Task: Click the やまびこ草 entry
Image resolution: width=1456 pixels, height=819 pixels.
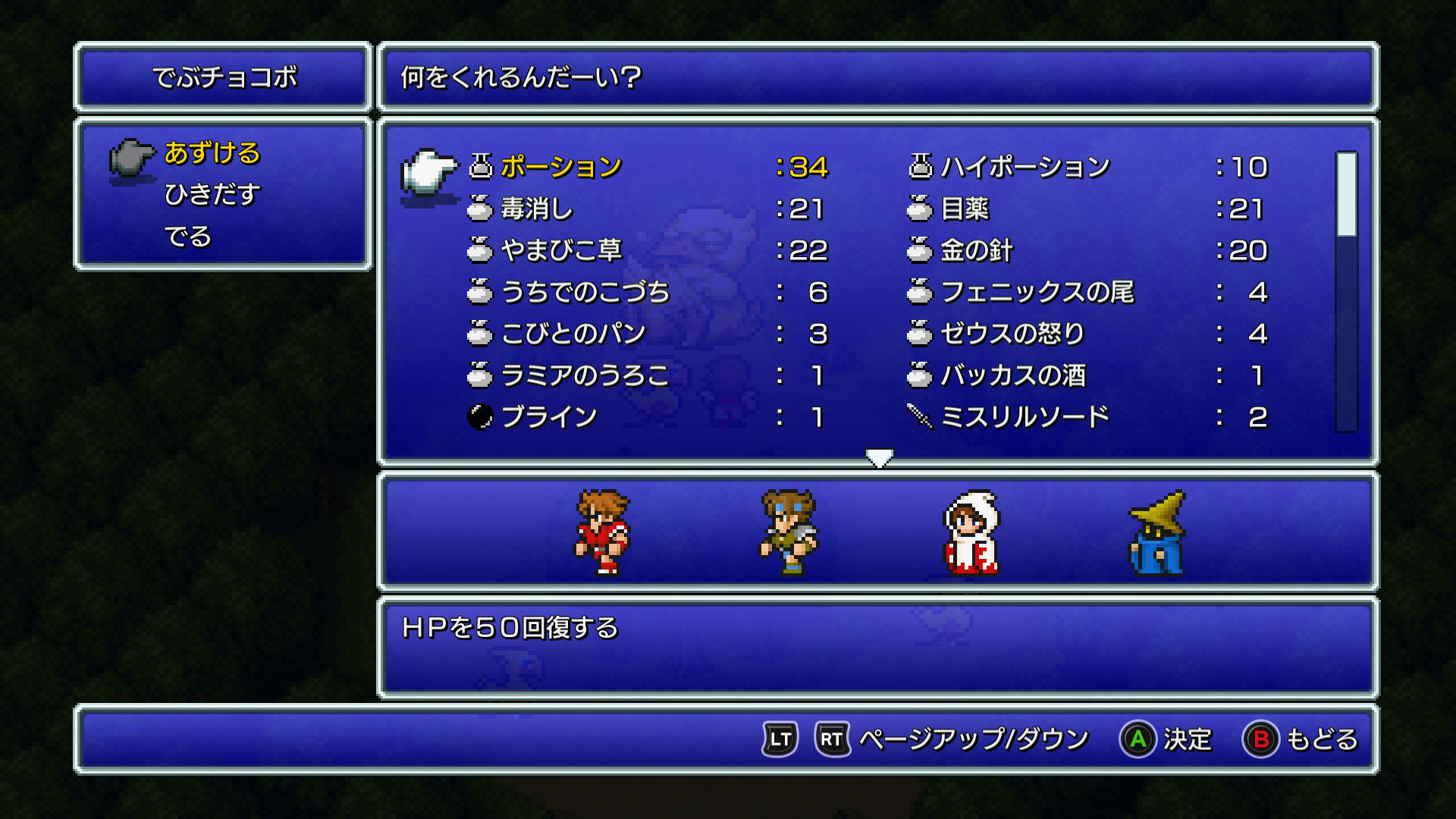Action: 561,250
